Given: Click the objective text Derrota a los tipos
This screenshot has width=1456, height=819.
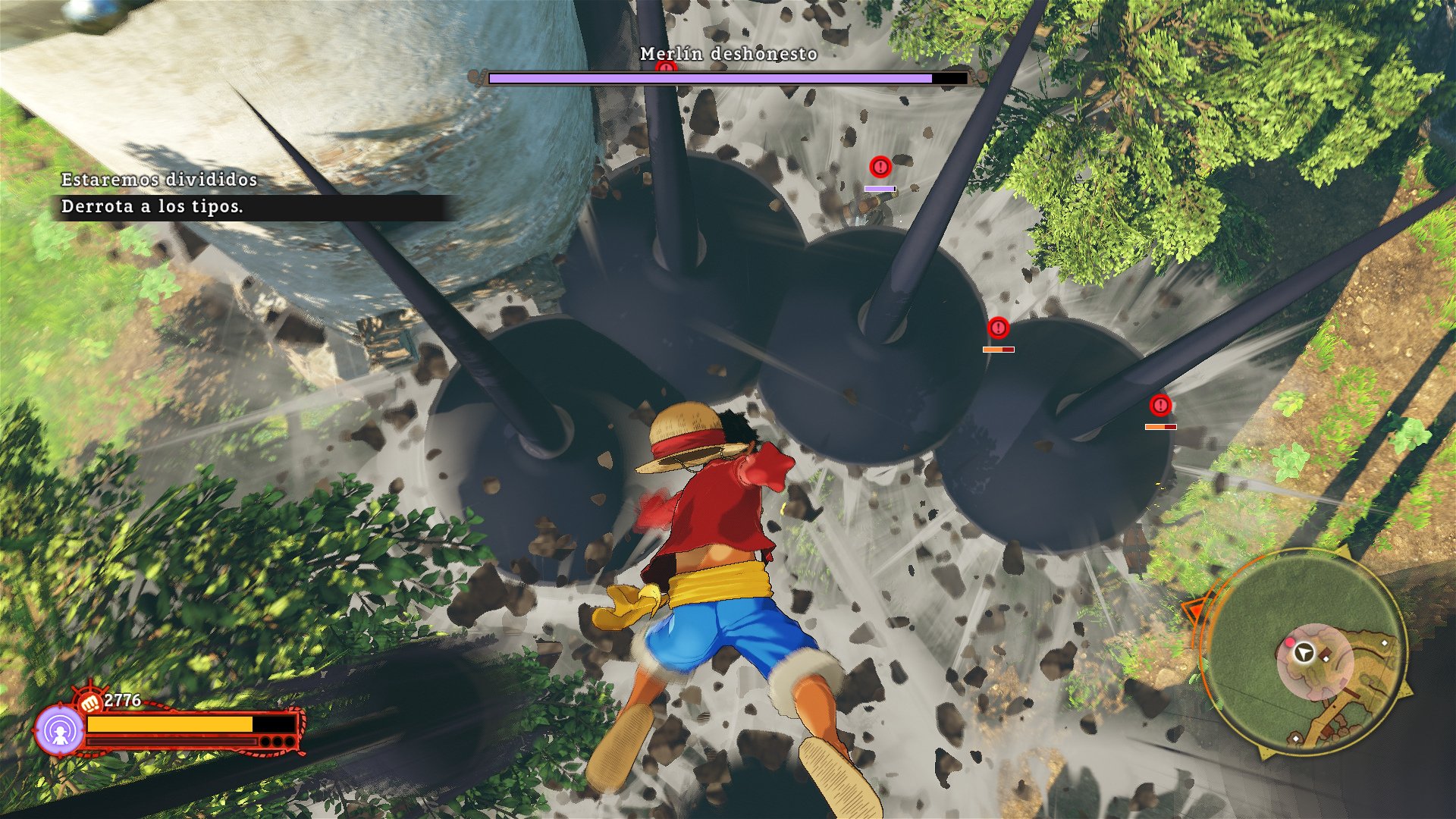Looking at the screenshot, I should tap(152, 208).
